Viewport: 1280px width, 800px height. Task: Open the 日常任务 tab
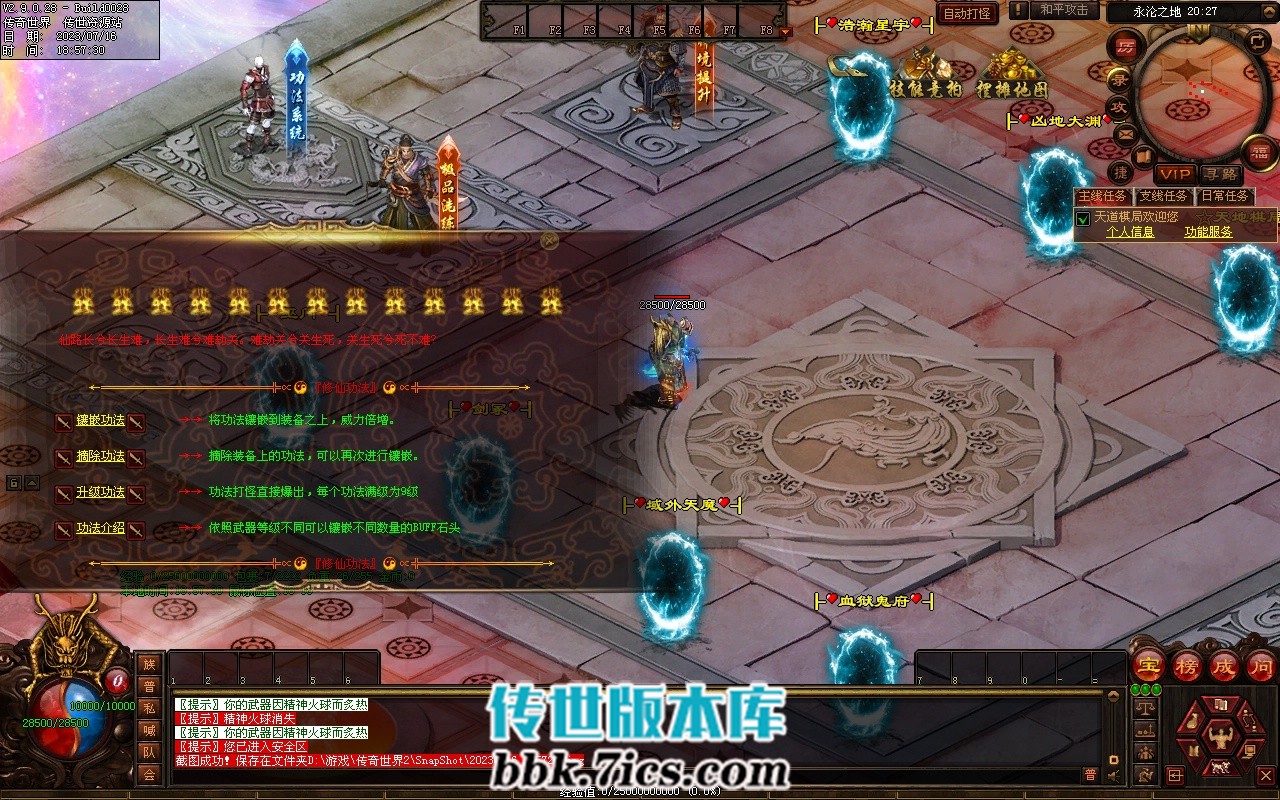click(1224, 196)
